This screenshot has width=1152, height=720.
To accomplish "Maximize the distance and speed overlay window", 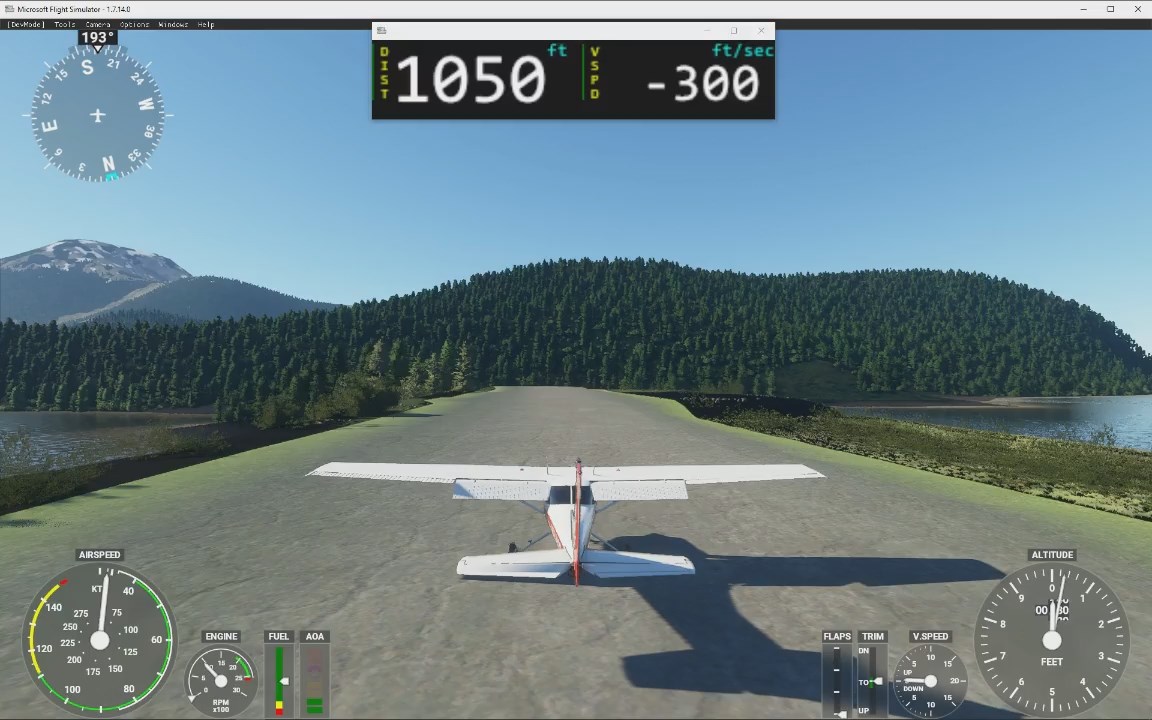I will pyautogui.click(x=734, y=31).
